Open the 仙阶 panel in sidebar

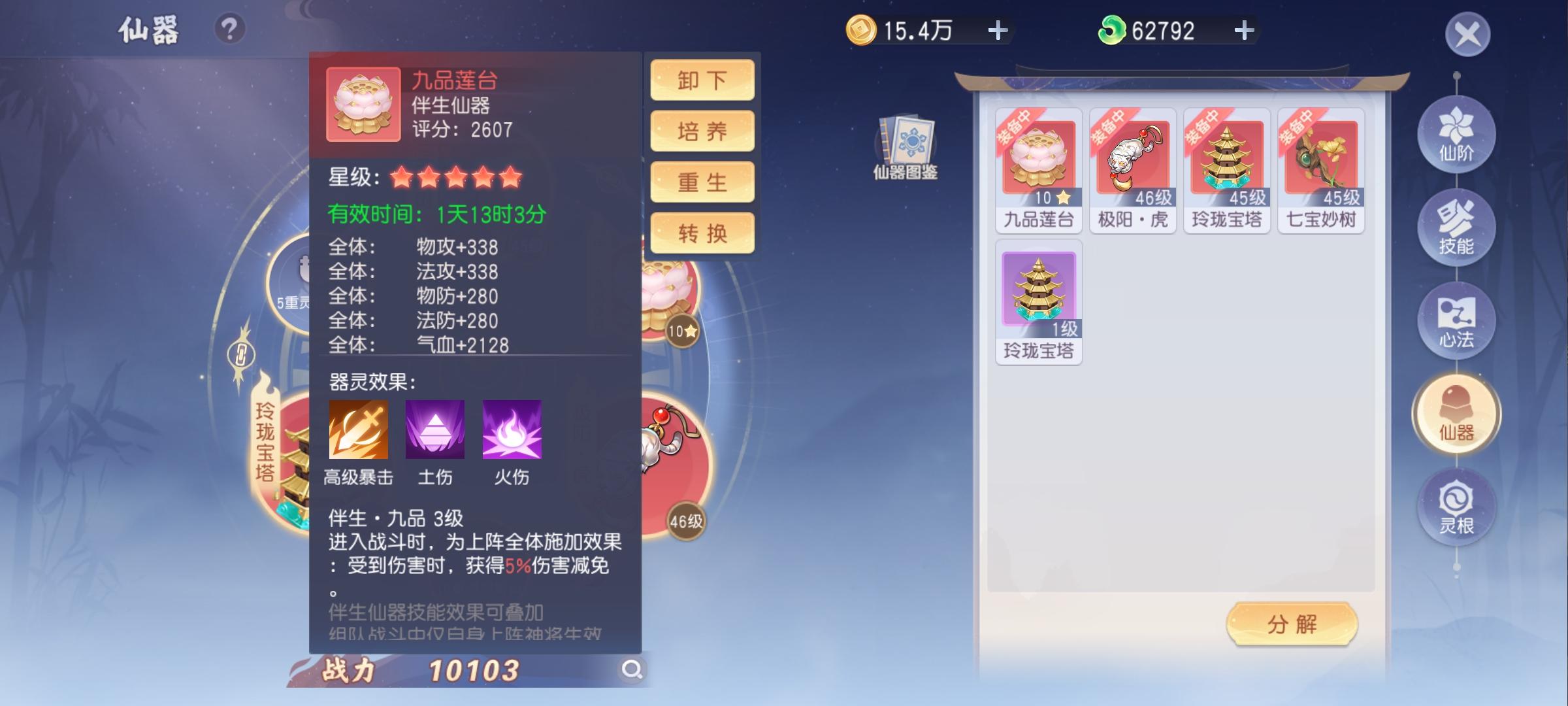[1456, 133]
